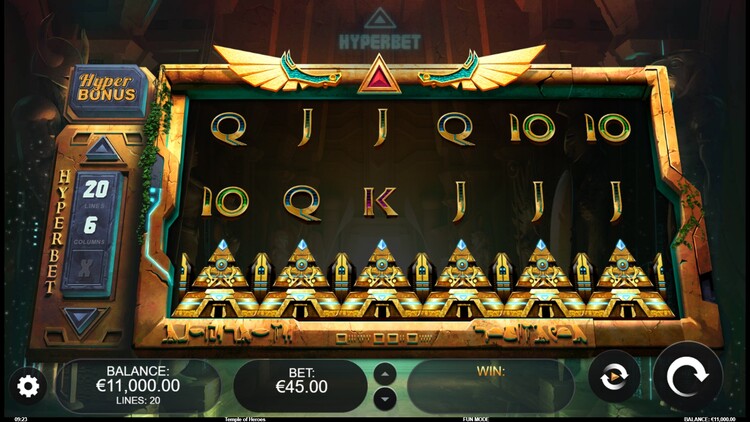750x422 pixels.
Task: Raise the Hyperbet level with the up triangle
Action: (102, 150)
